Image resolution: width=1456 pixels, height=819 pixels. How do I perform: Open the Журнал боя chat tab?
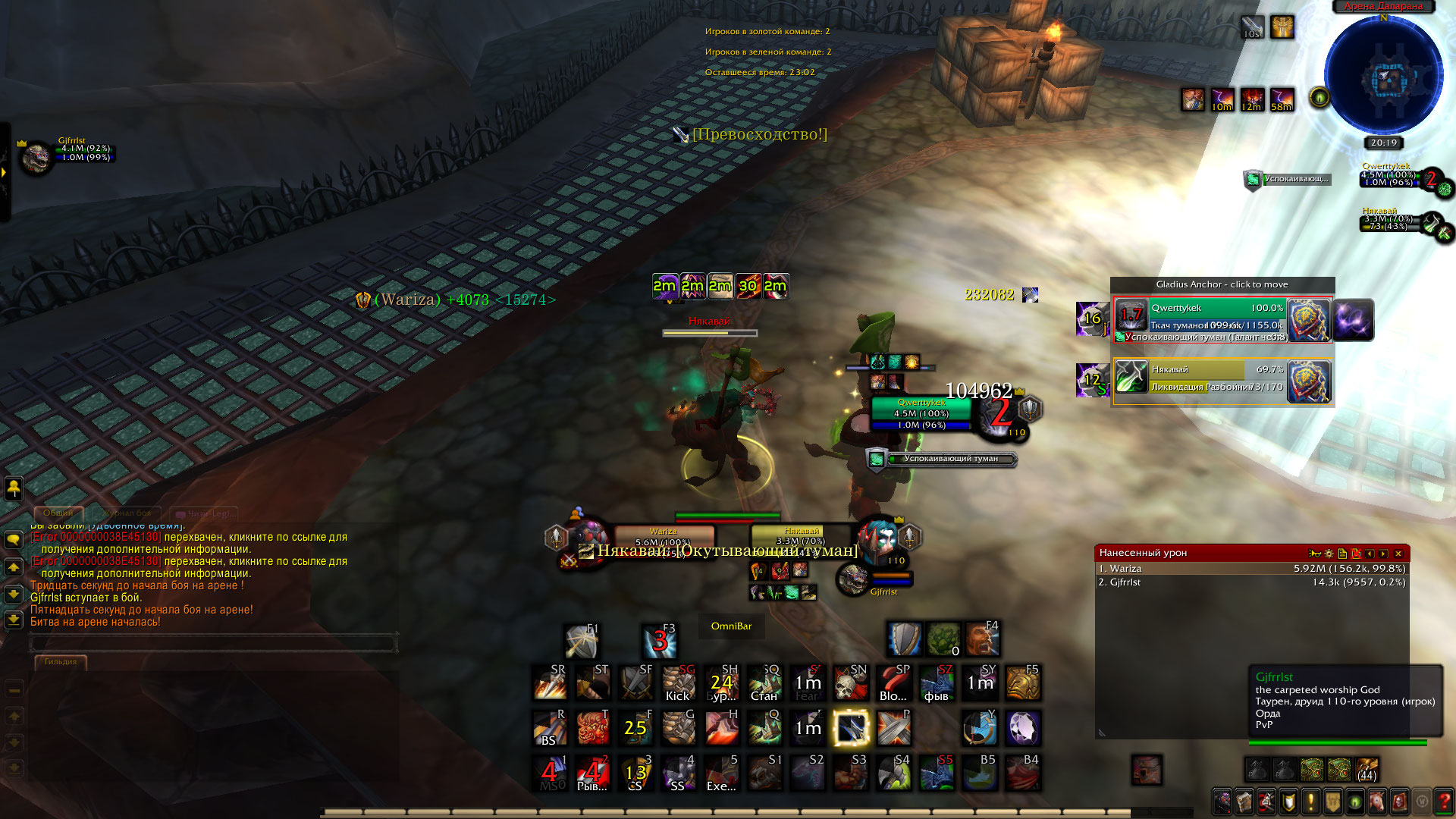tap(127, 513)
